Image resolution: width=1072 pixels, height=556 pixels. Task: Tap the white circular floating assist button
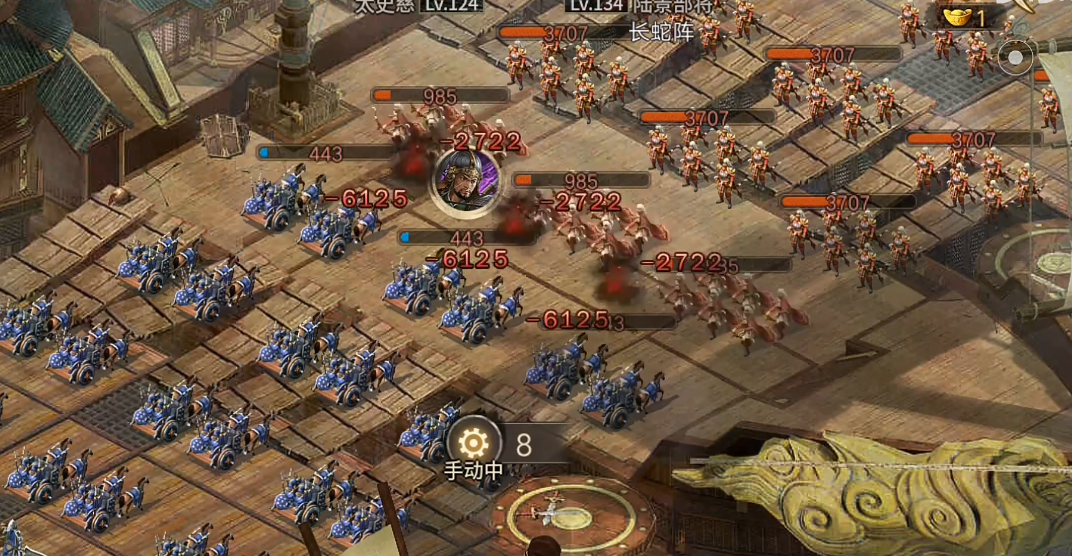point(1016,57)
